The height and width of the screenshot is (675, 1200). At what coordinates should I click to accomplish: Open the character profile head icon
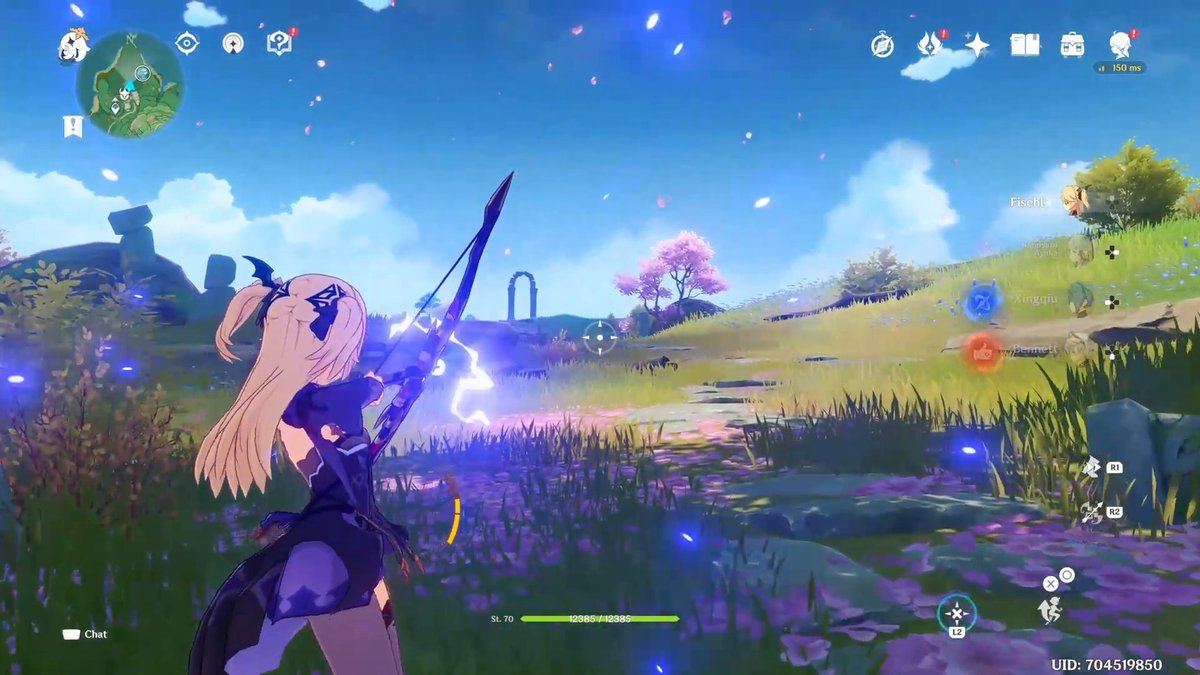tap(1120, 44)
